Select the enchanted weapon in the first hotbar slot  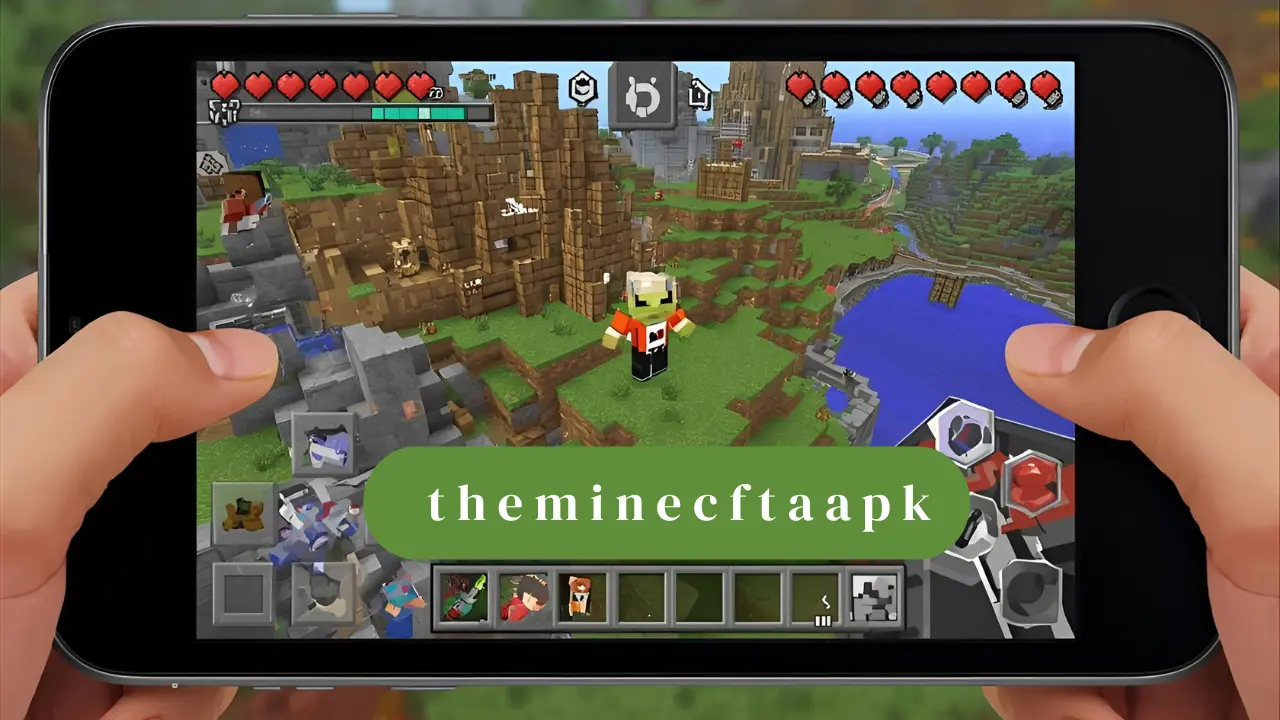click(463, 598)
